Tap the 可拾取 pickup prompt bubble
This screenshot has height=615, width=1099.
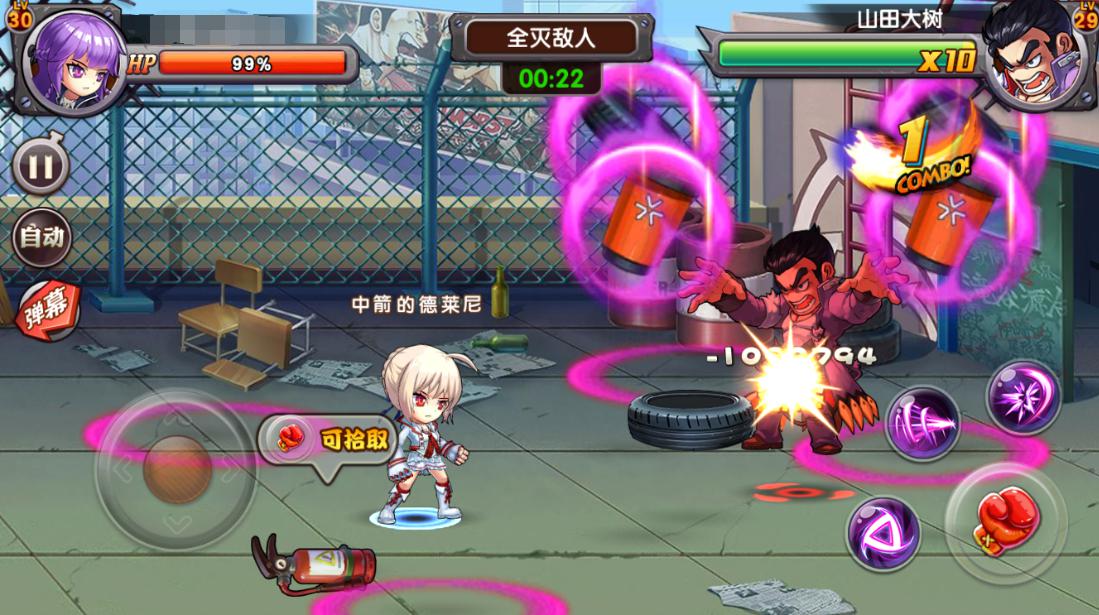coord(326,440)
